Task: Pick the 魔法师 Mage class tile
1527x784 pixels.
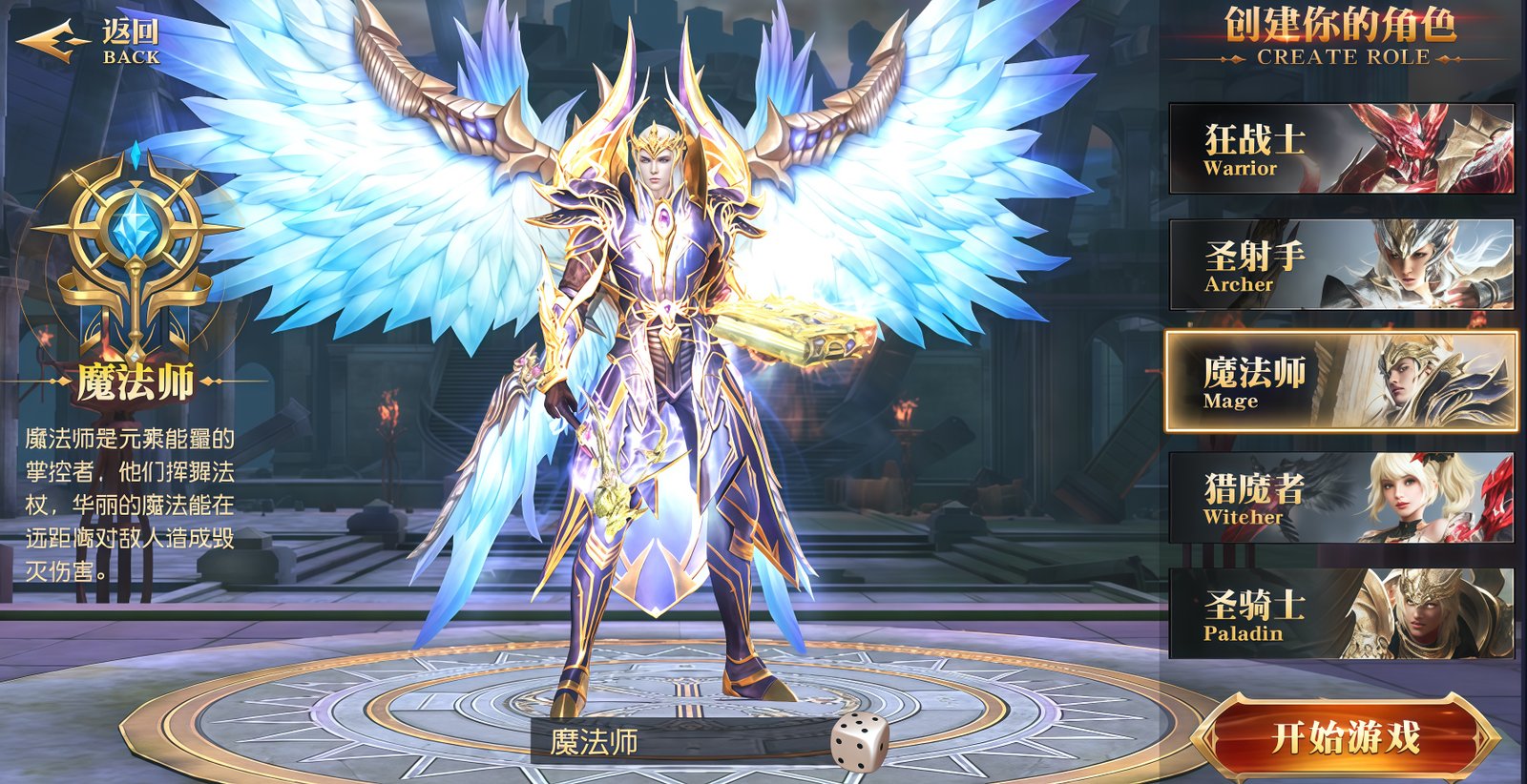Action: pos(1341,382)
